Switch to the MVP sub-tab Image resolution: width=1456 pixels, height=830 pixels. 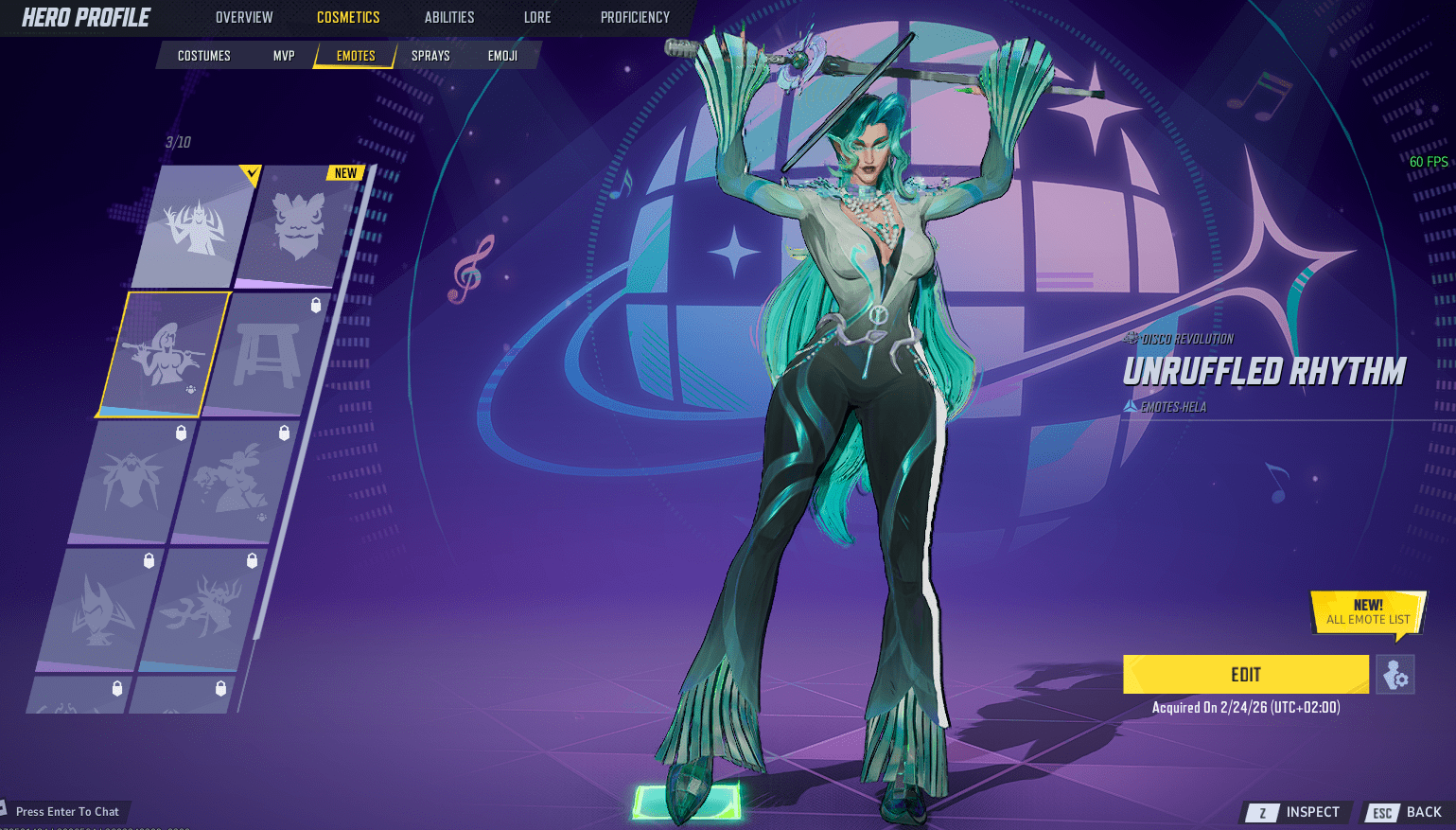(x=284, y=56)
